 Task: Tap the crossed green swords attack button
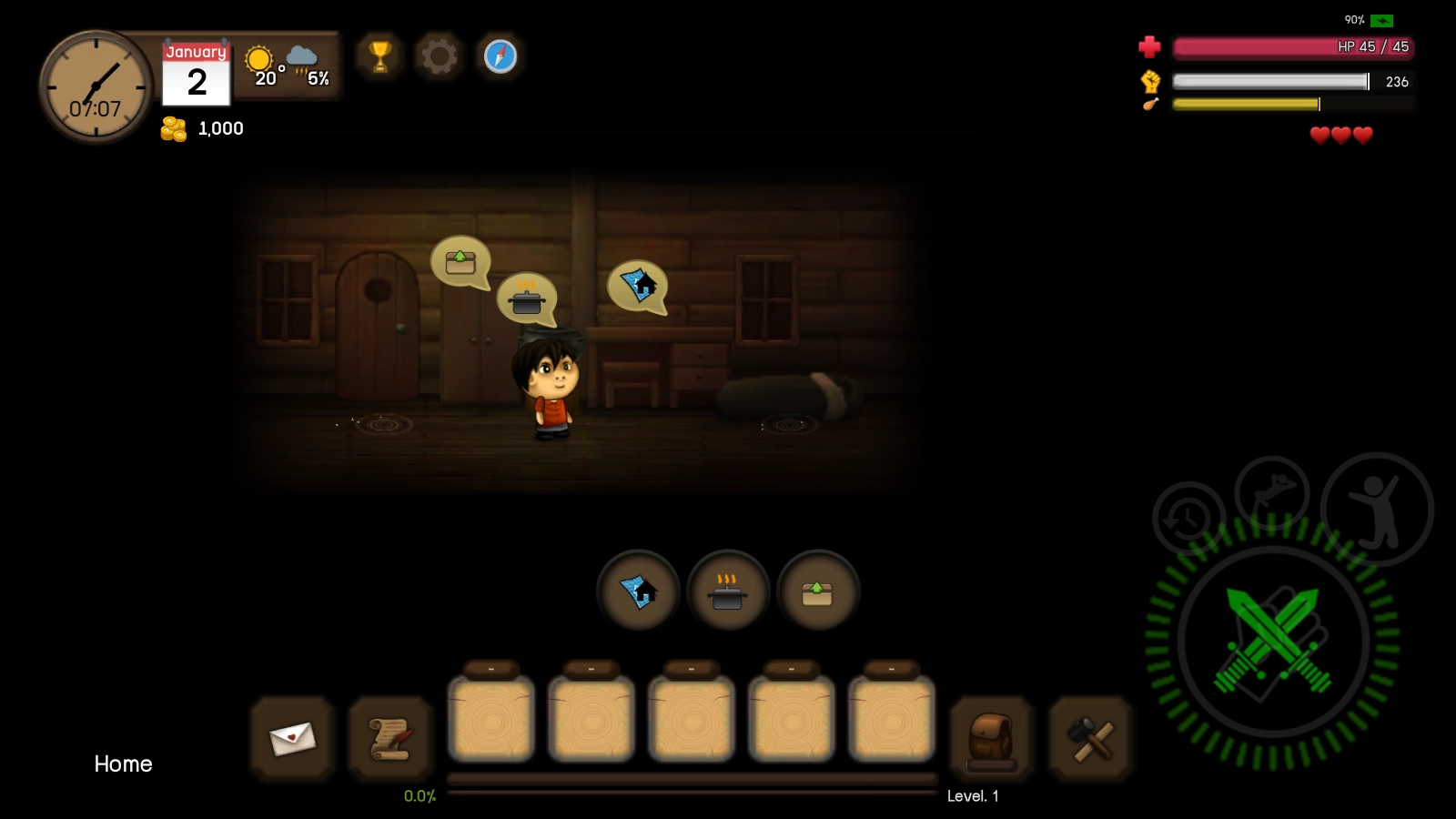[x=1272, y=642]
